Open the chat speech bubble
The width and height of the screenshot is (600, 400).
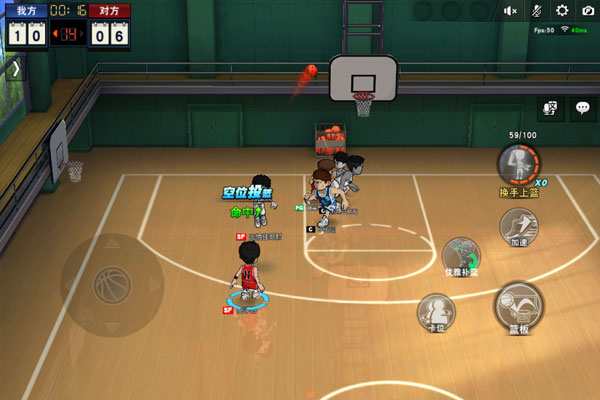(x=581, y=109)
